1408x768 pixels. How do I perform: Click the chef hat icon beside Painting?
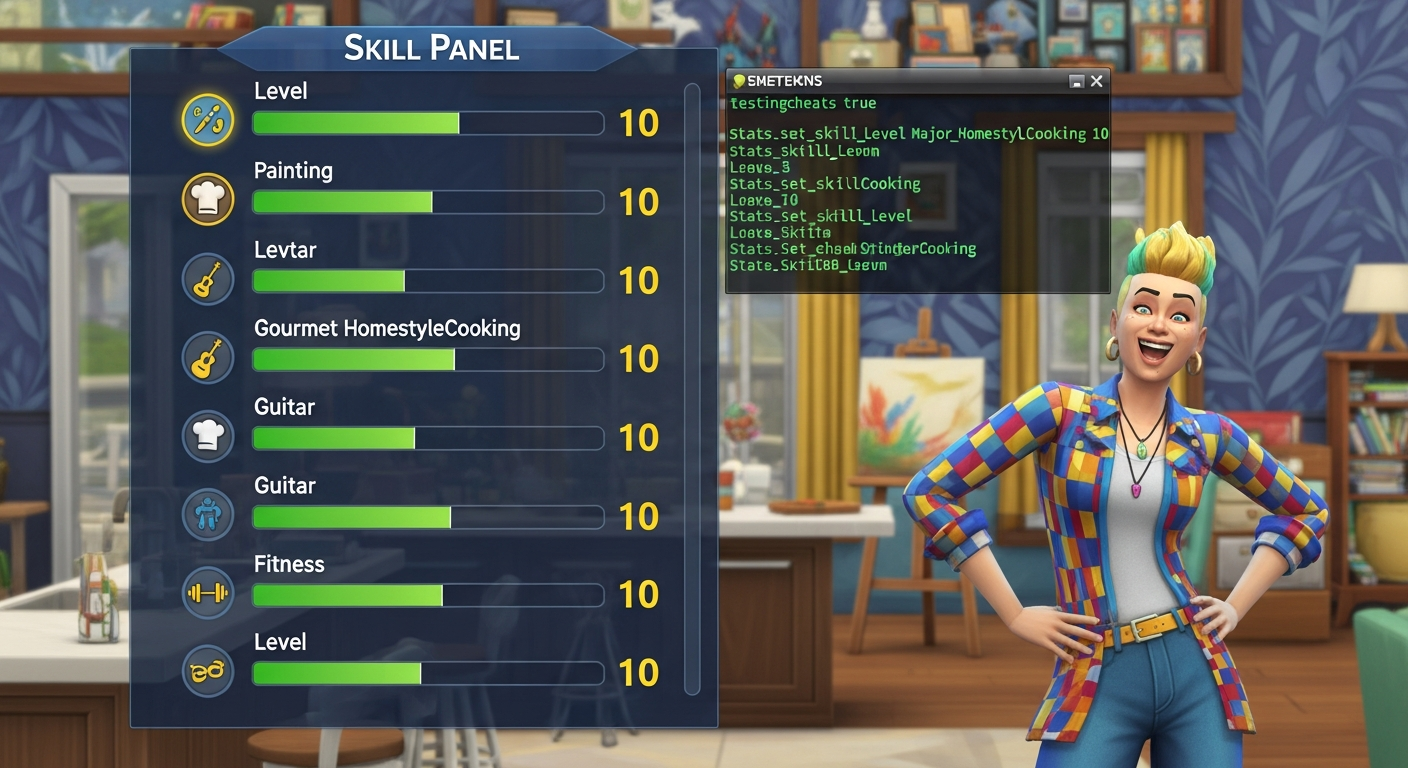click(207, 199)
